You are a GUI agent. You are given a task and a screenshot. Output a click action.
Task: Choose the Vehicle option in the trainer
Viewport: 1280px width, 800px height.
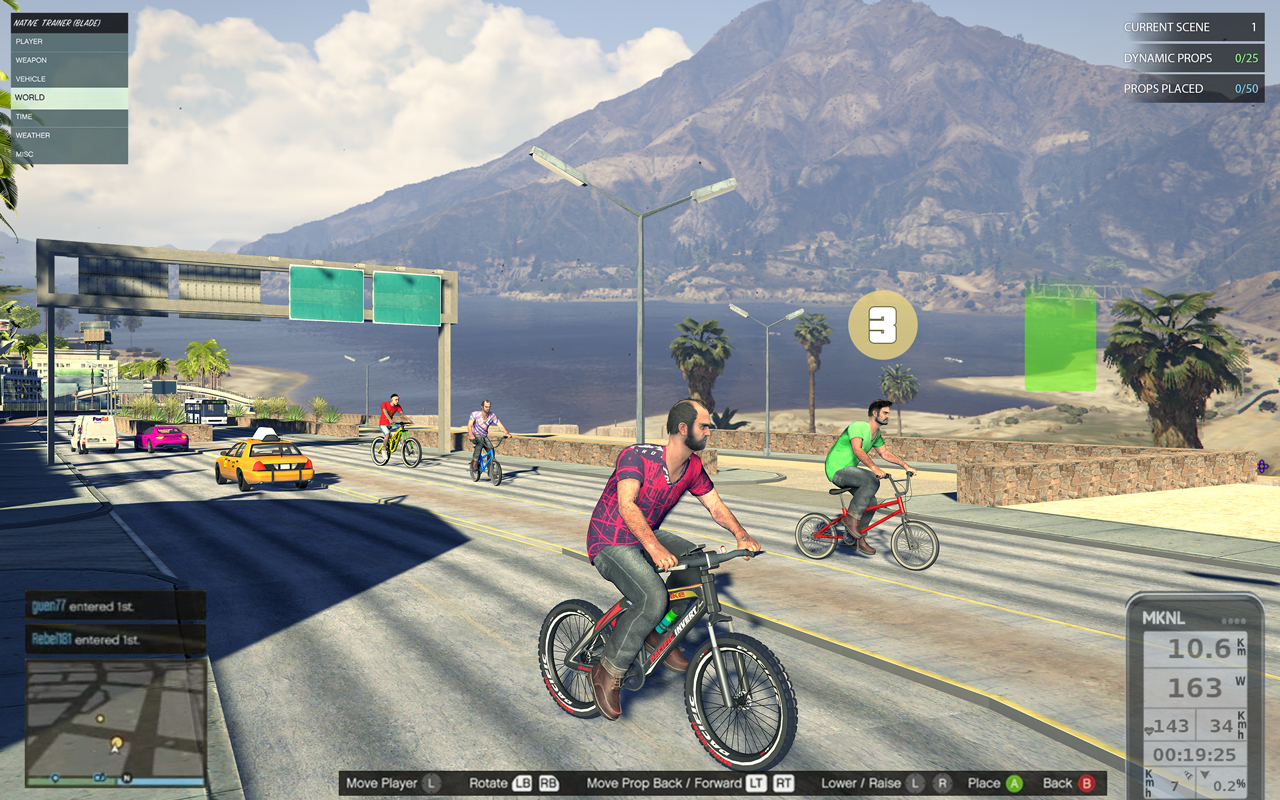pyautogui.click(x=69, y=79)
